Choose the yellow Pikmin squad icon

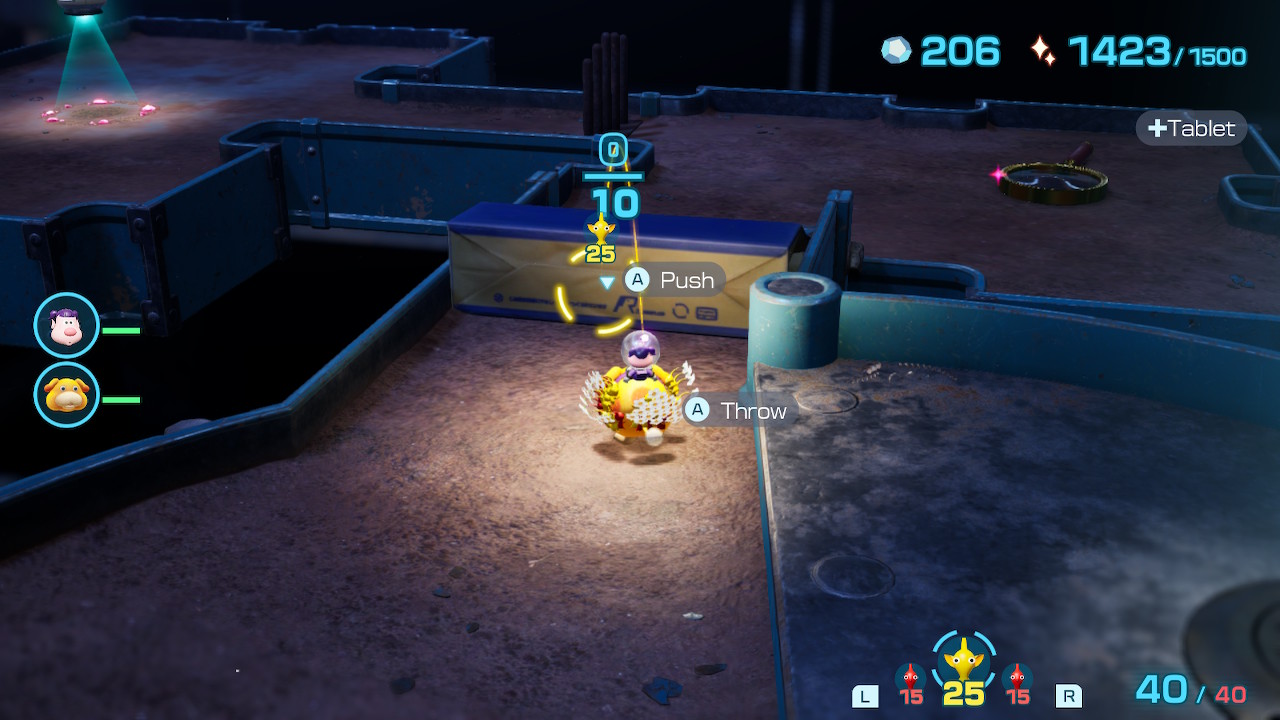point(964,661)
